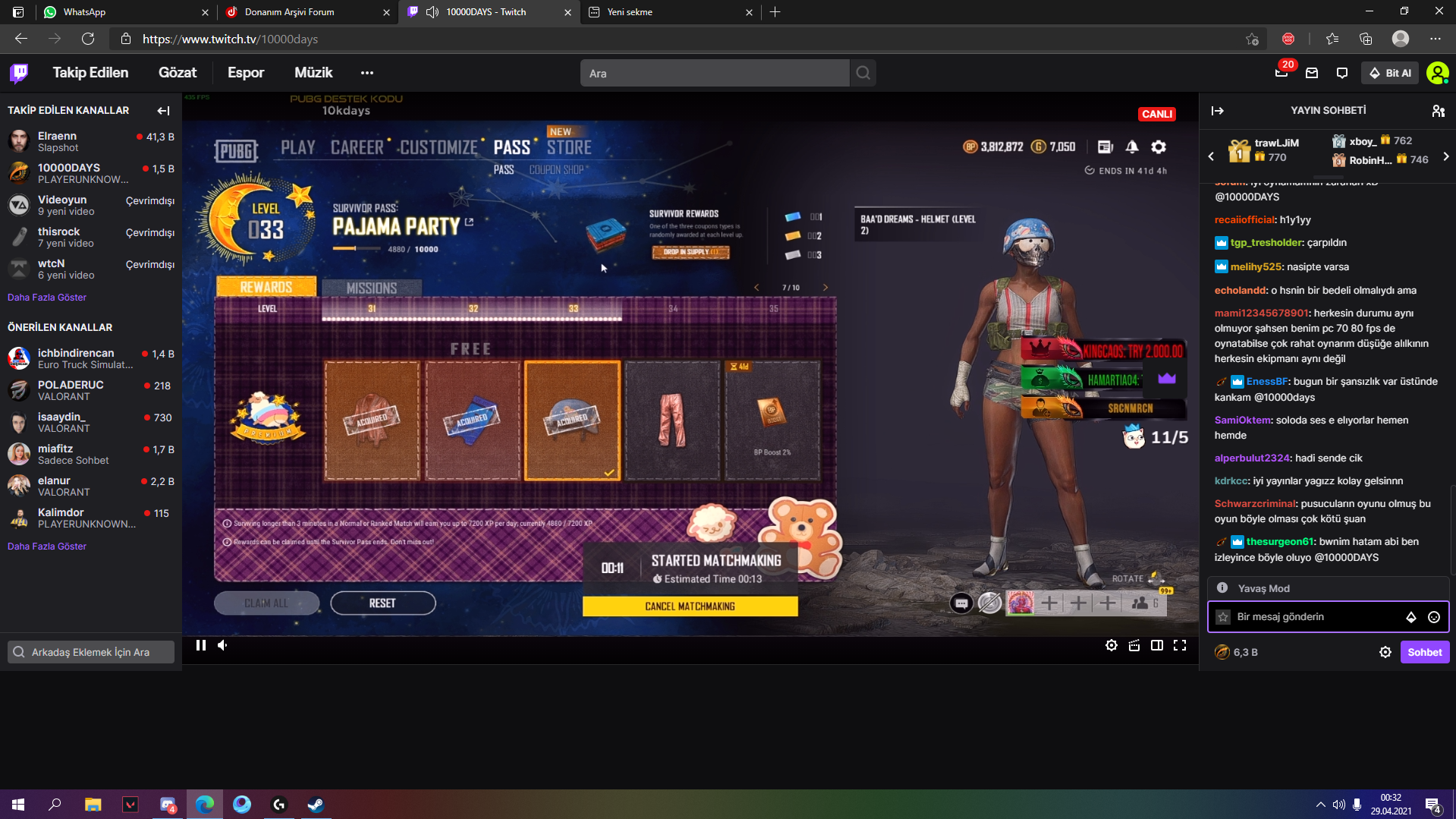Switch to the Espor tab
The height and width of the screenshot is (819, 1456).
[x=246, y=72]
